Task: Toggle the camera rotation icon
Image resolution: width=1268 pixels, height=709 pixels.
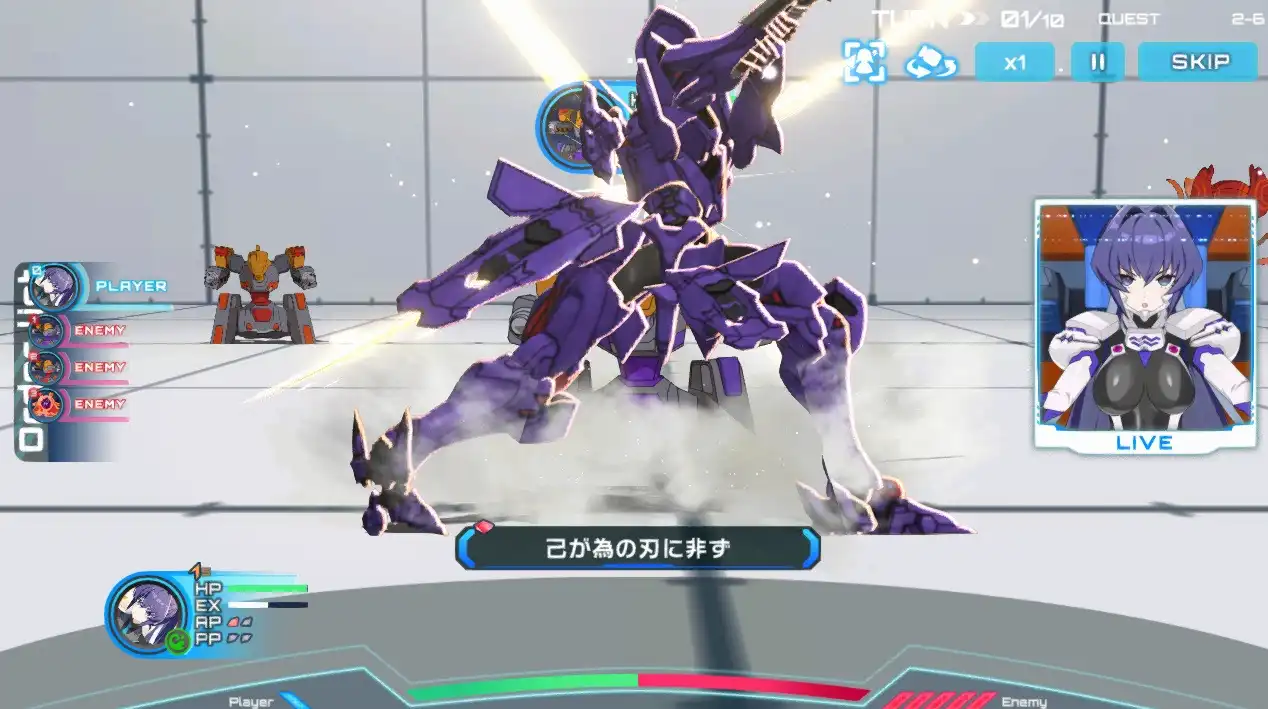Action: pyautogui.click(x=931, y=63)
